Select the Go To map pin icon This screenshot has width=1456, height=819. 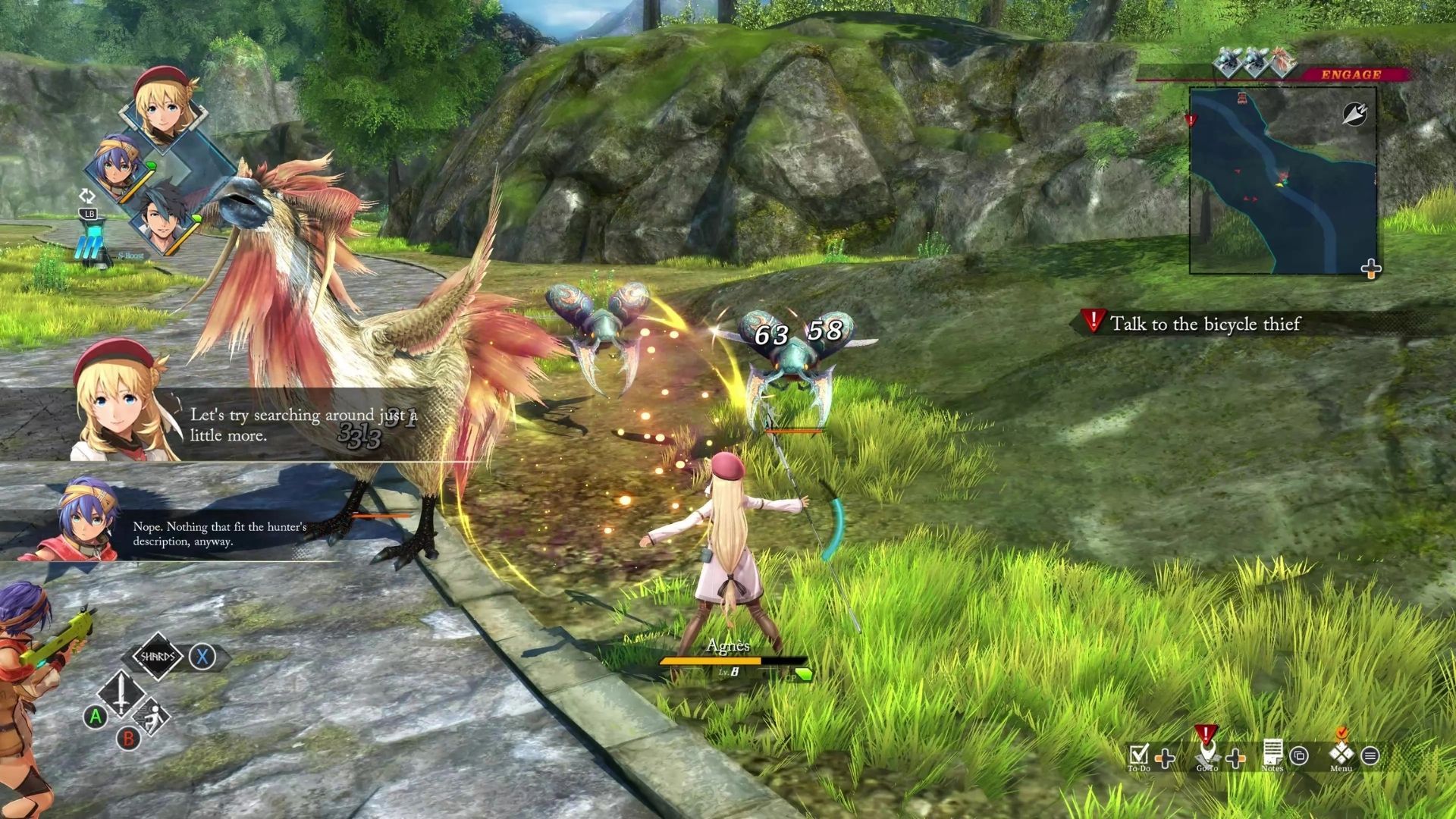point(1207,754)
